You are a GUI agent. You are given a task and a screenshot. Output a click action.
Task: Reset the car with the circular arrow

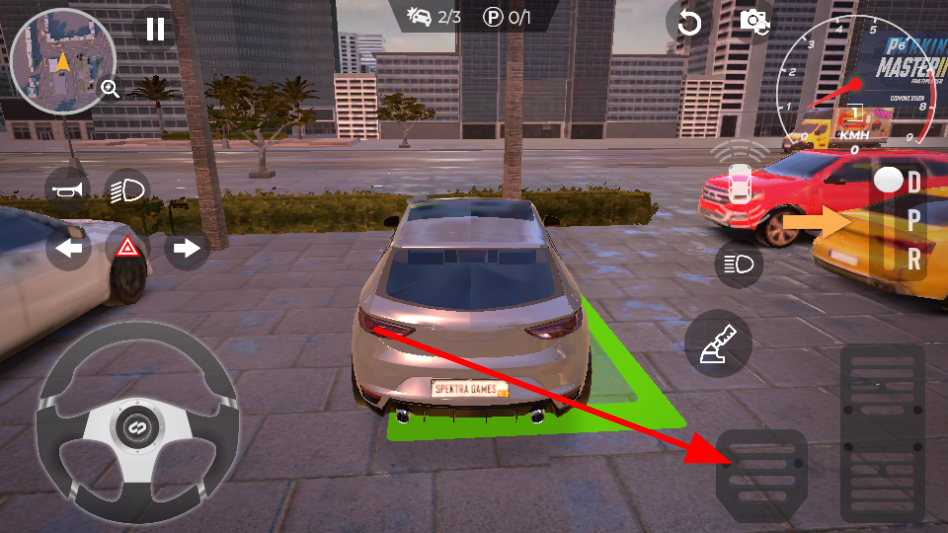(689, 22)
